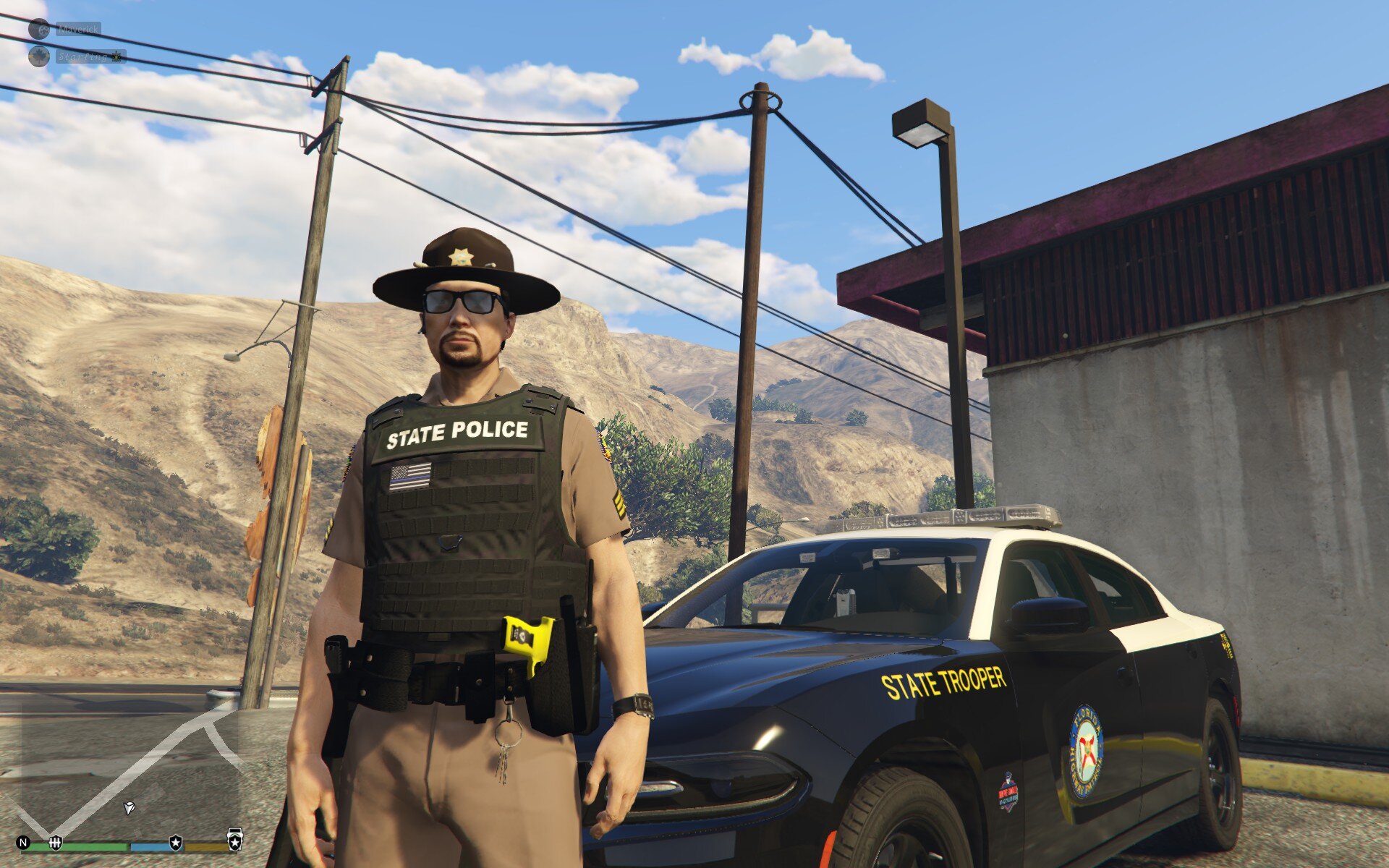The width and height of the screenshot is (1389, 868).
Task: Select the Maverick name tag in overlay
Action: (x=78, y=30)
